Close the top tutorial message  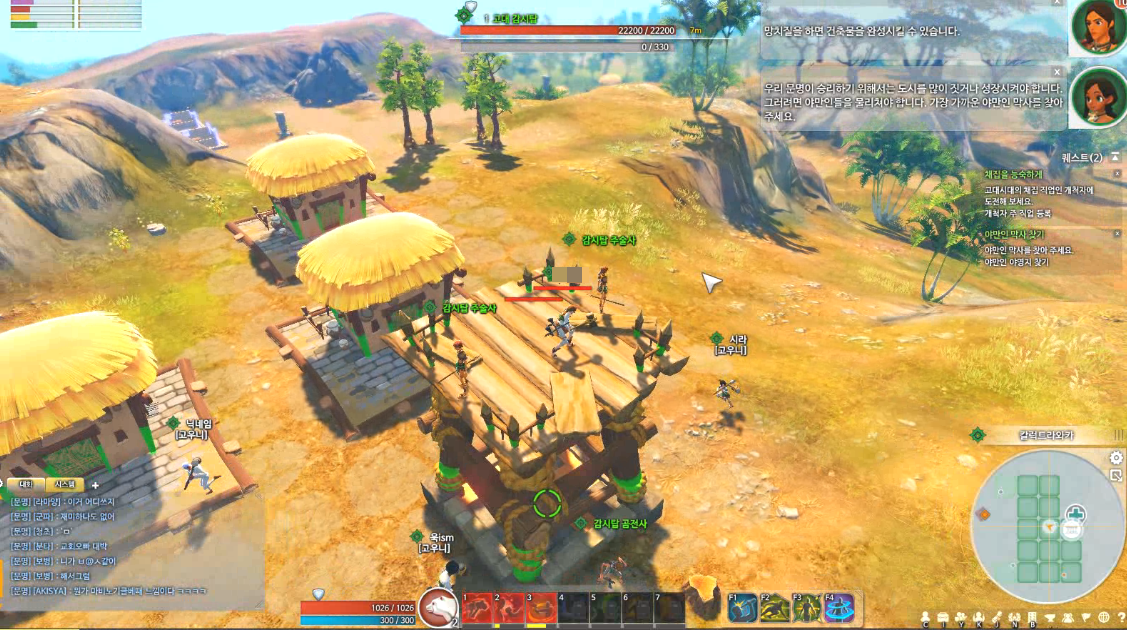1057,3
